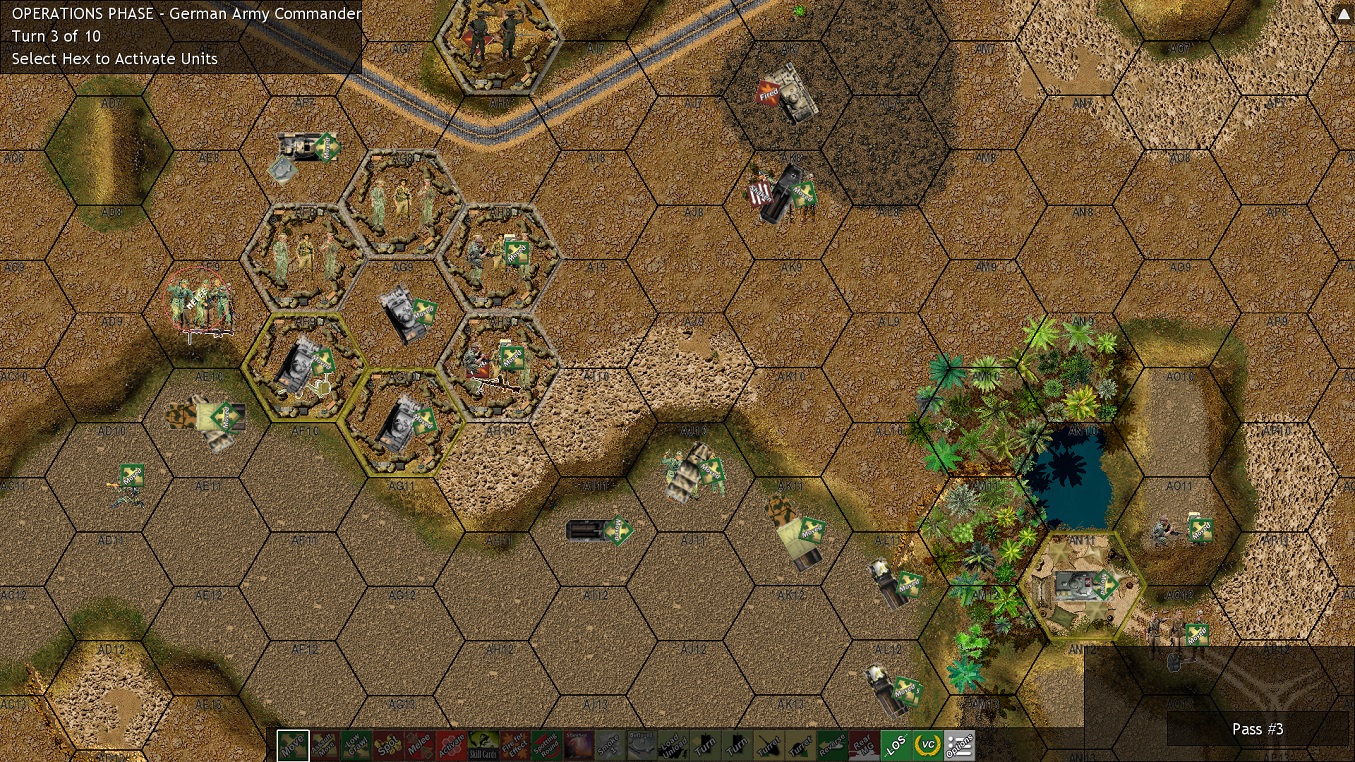The image size is (1355, 762).
Task: Select the Assault Move command
Action: [324, 744]
